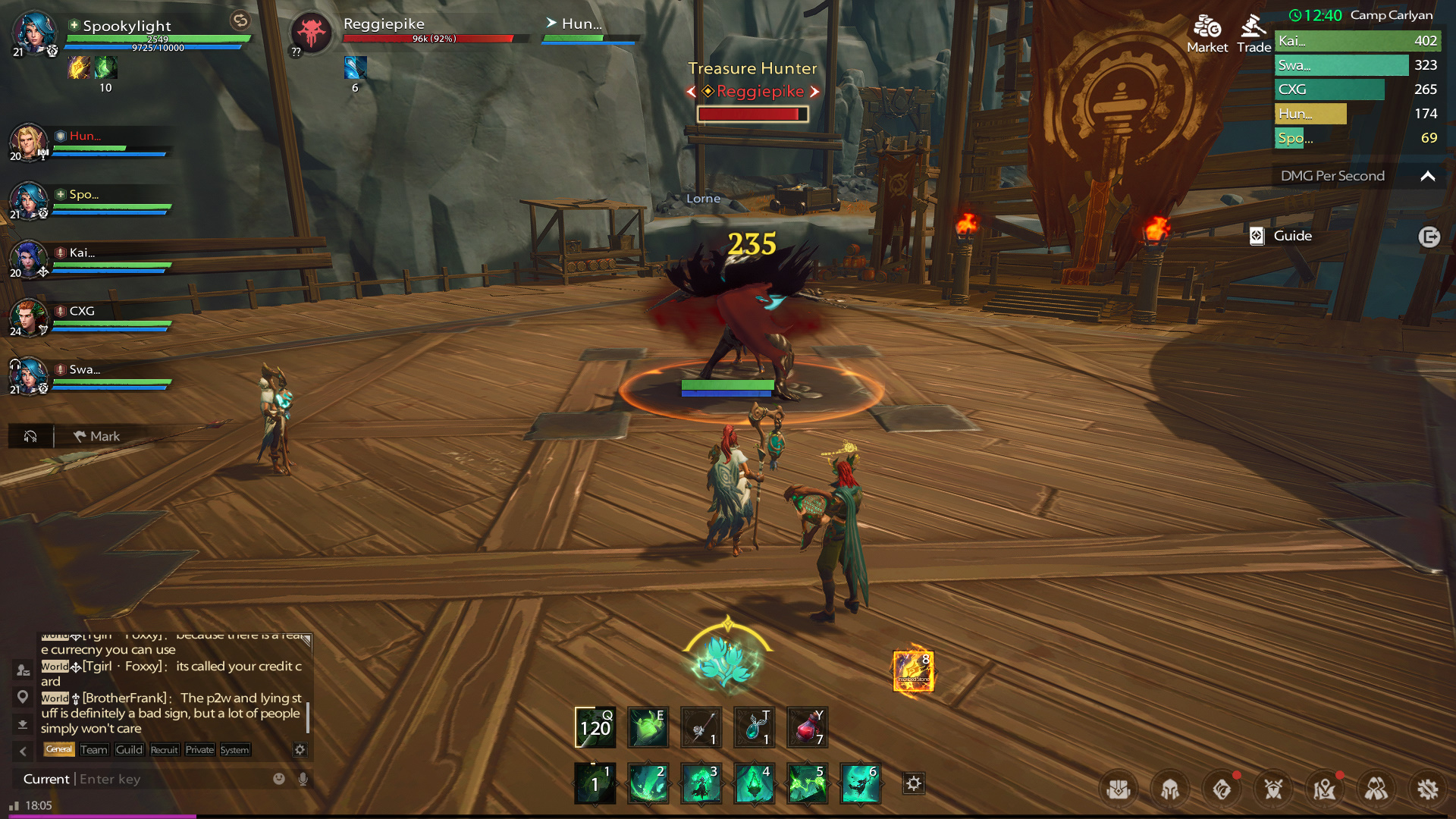The image size is (1456, 819).
Task: Switch chat to the Team tab
Action: 94,750
